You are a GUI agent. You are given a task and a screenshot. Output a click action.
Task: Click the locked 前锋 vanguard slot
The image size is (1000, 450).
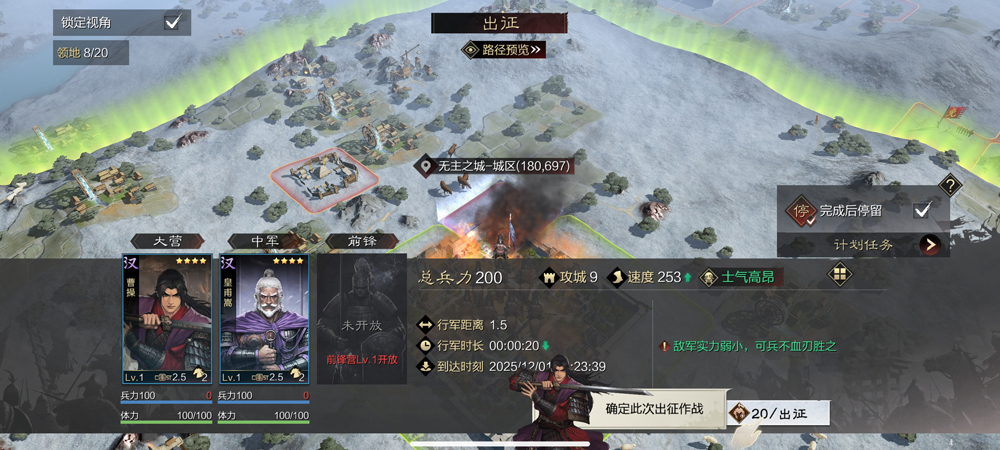tap(355, 320)
